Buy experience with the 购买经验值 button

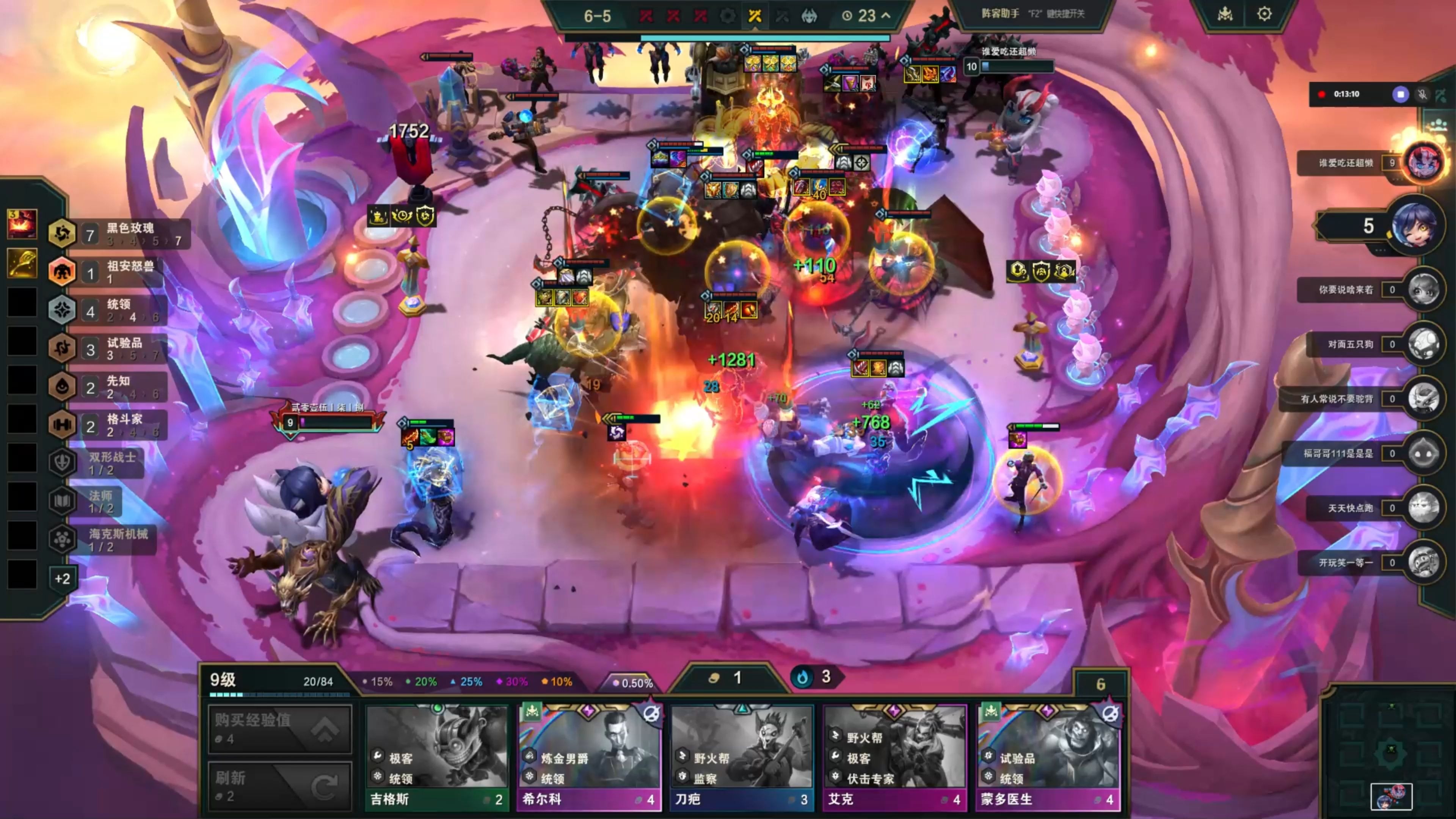pos(280,729)
